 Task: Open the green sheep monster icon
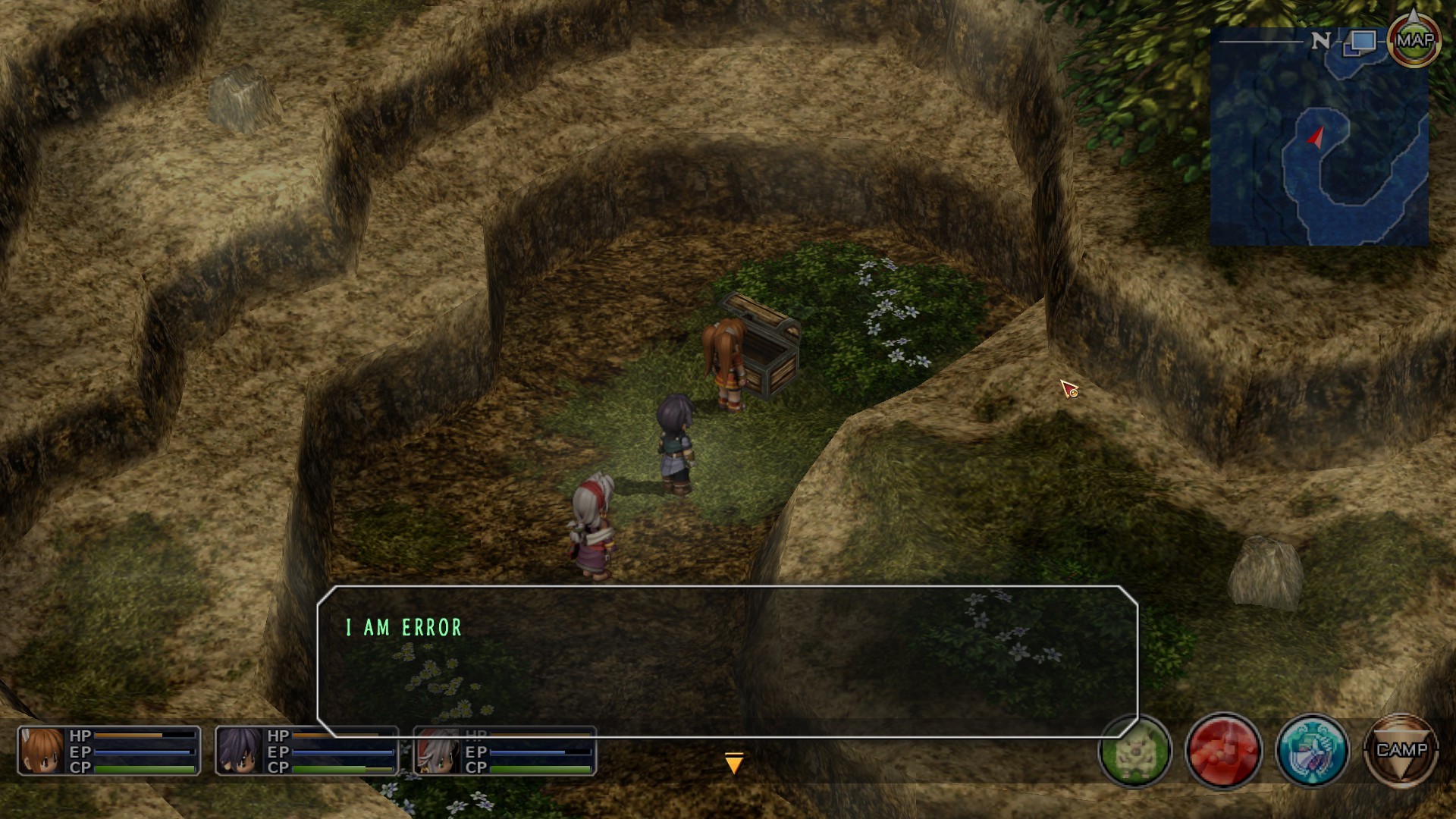coord(1135,752)
